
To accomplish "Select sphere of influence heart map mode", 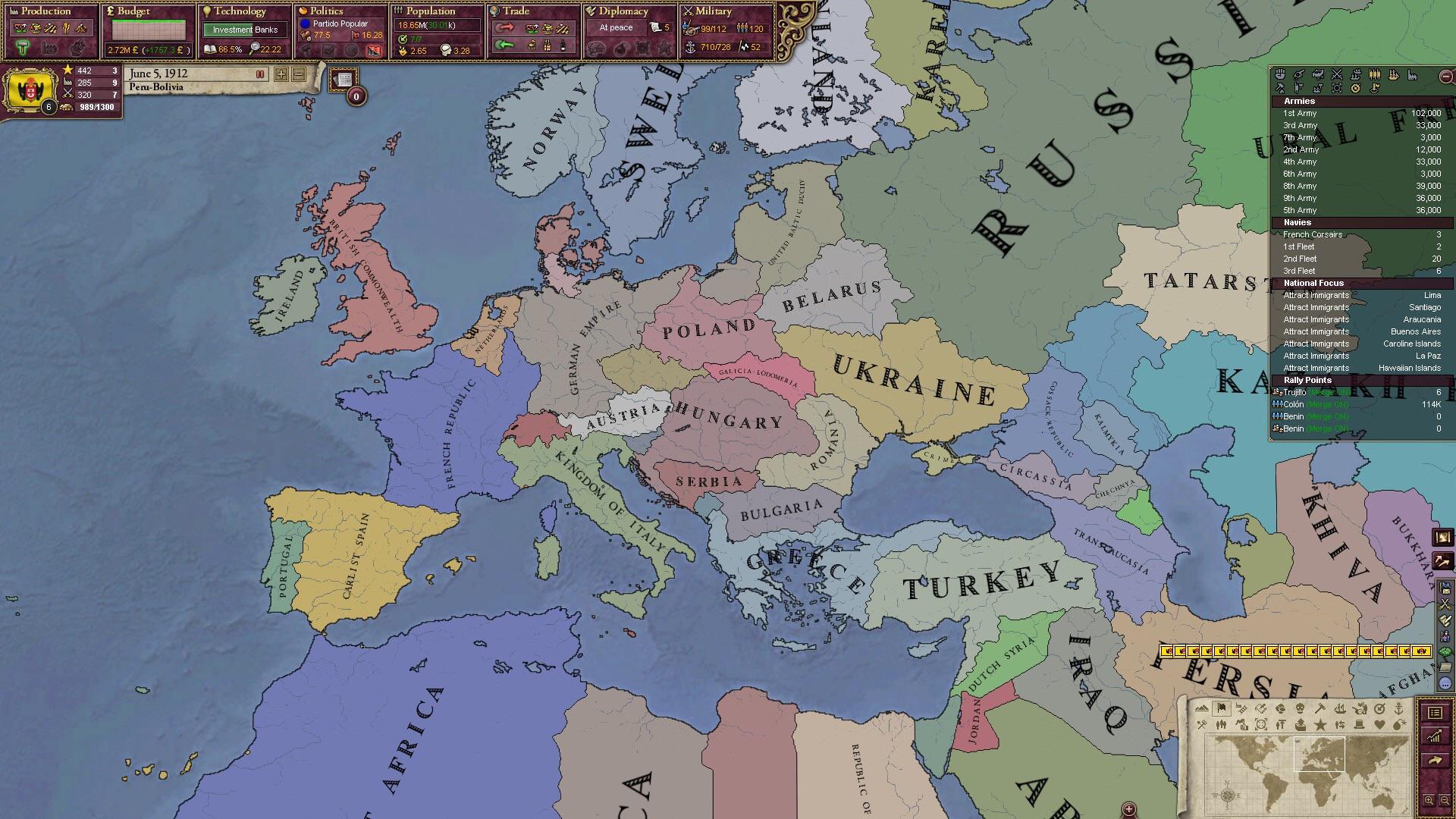I will (1380, 725).
